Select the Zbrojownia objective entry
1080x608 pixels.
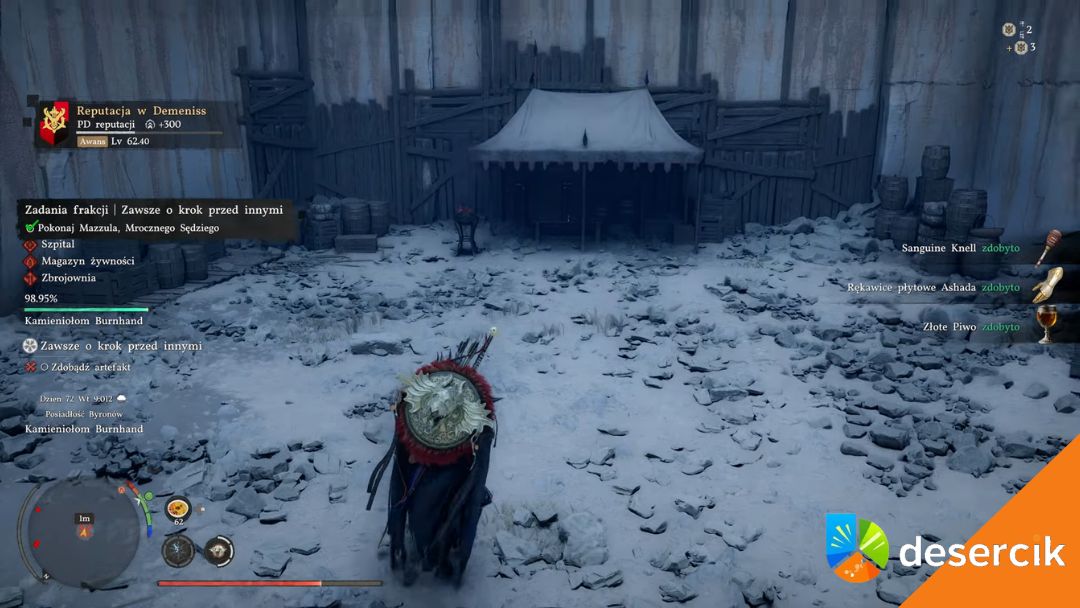[x=68, y=278]
